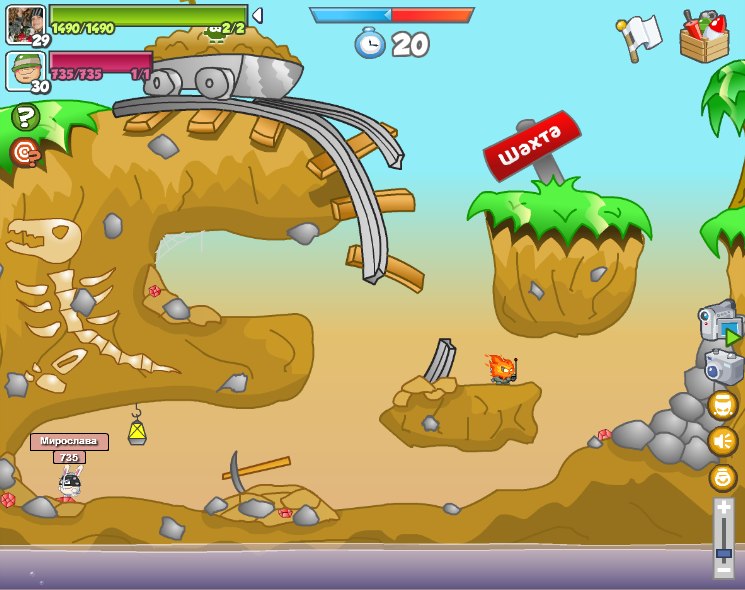Toggle sound with the speaker button

click(x=722, y=441)
